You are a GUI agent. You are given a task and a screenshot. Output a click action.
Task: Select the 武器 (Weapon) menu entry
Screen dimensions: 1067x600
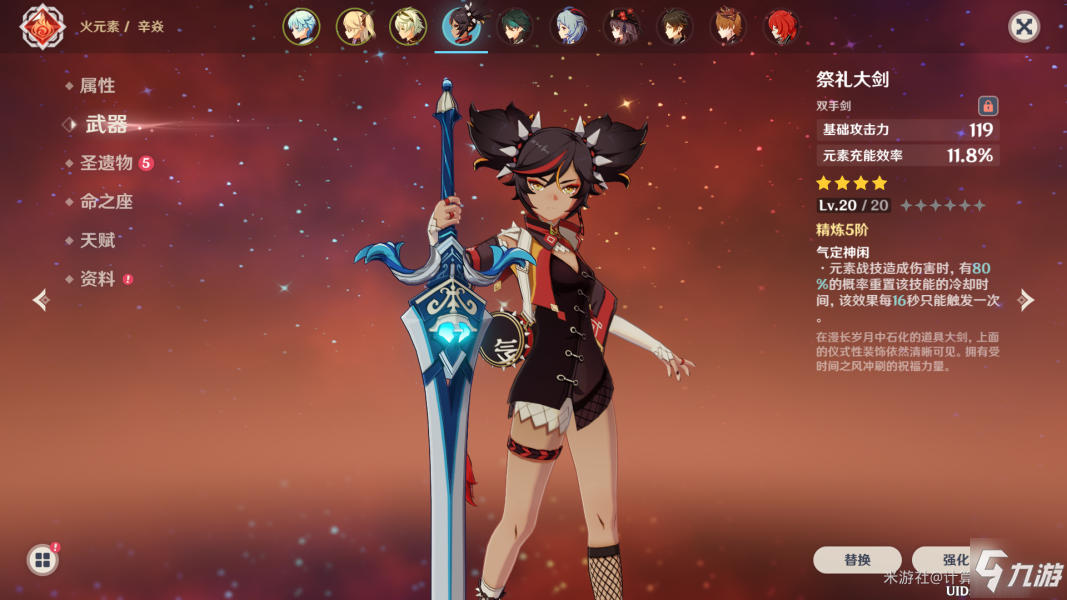click(106, 124)
